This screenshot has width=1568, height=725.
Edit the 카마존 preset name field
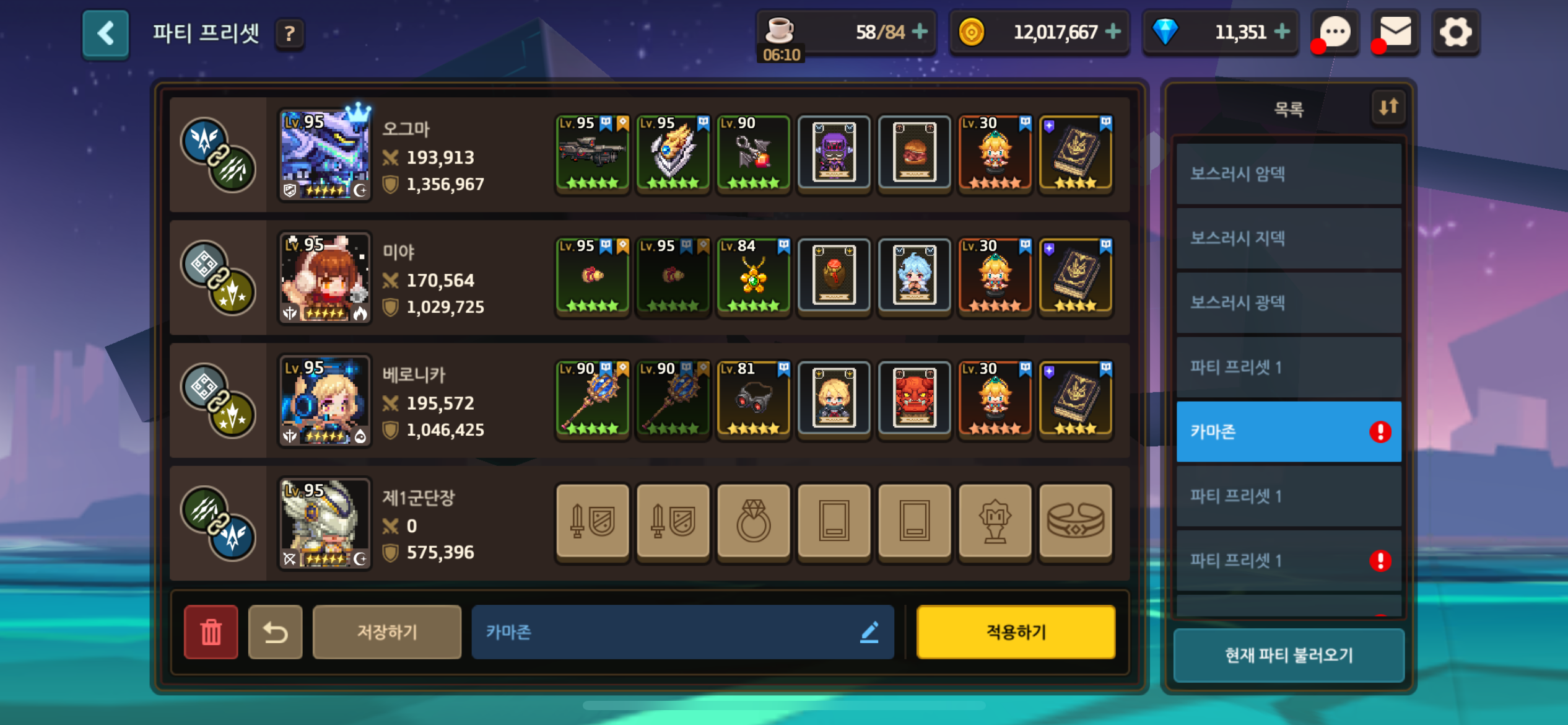(682, 632)
